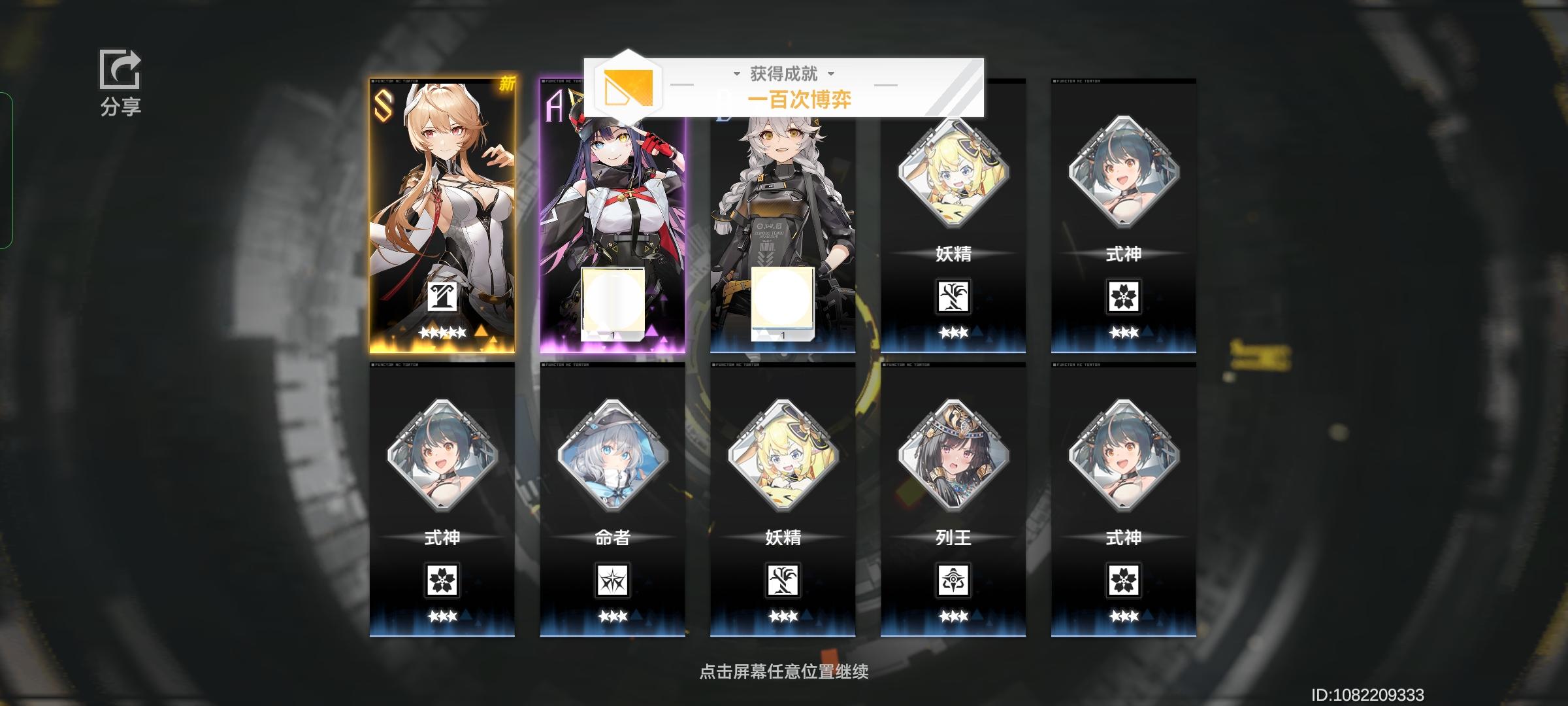
Task: Expand the left chevron beside 获得成就
Action: (x=737, y=74)
